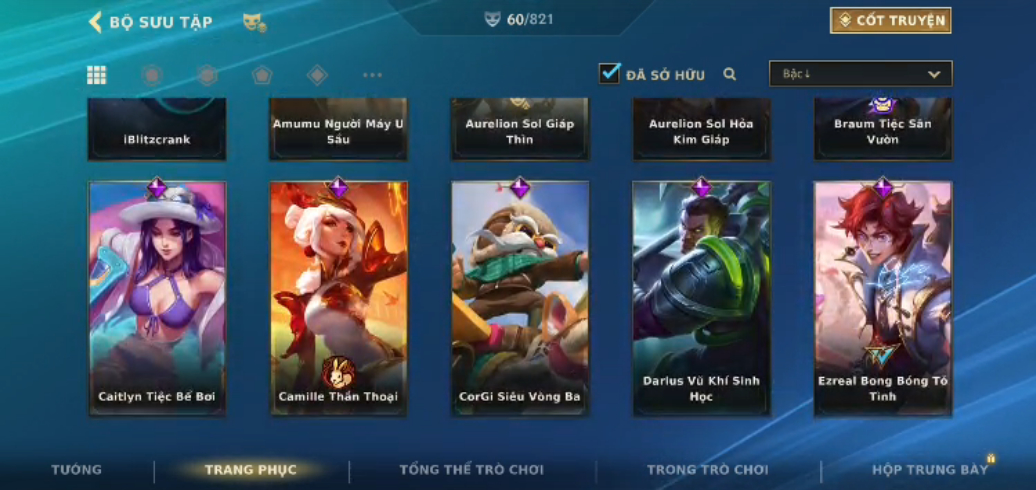This screenshot has width=1036, height=490.
Task: Go back from Bộ Sưu Tập
Action: pyautogui.click(x=96, y=22)
